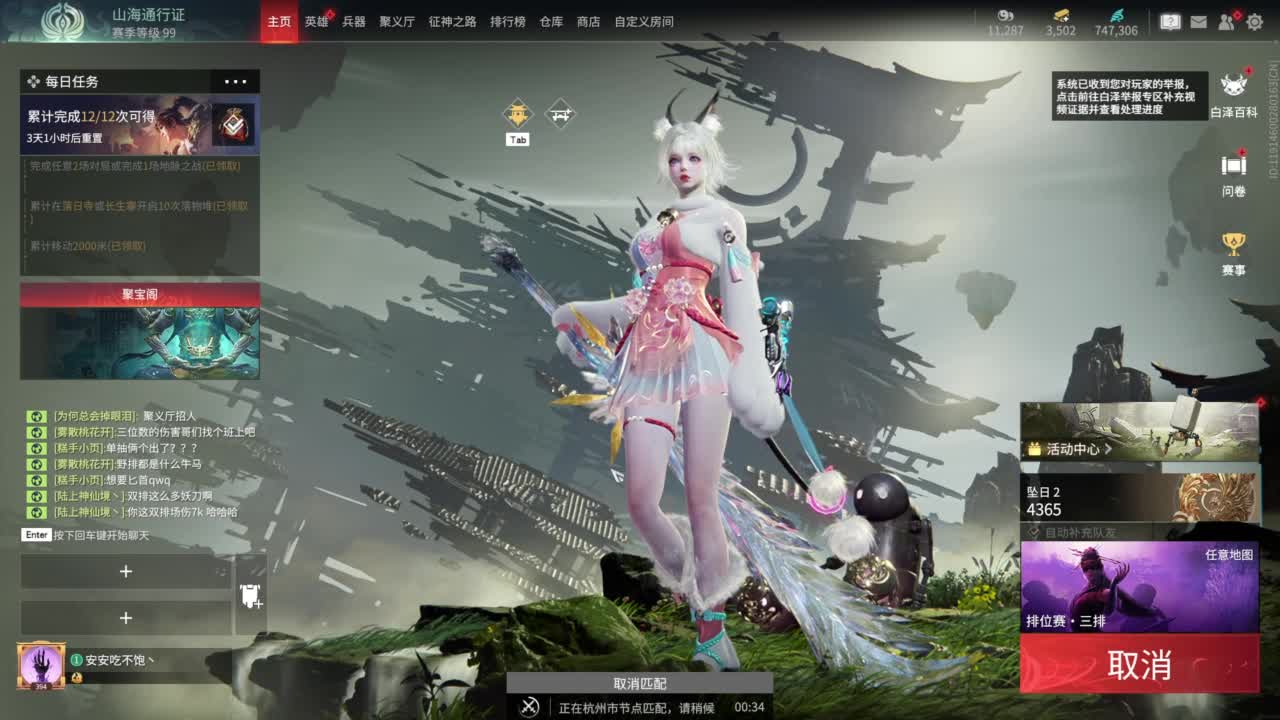
Task: Open the settings gear icon
Action: click(x=1255, y=22)
